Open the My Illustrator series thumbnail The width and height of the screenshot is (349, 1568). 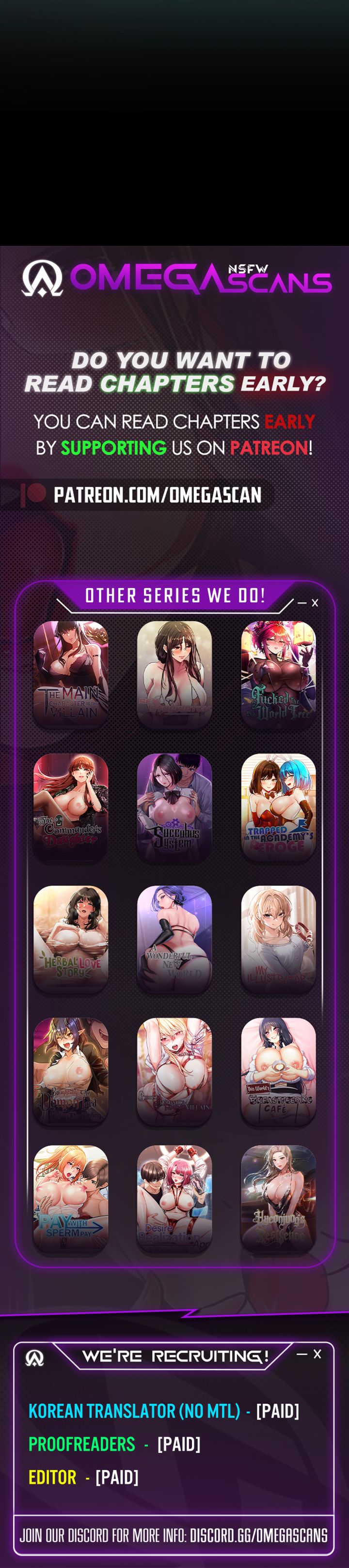pos(278,939)
